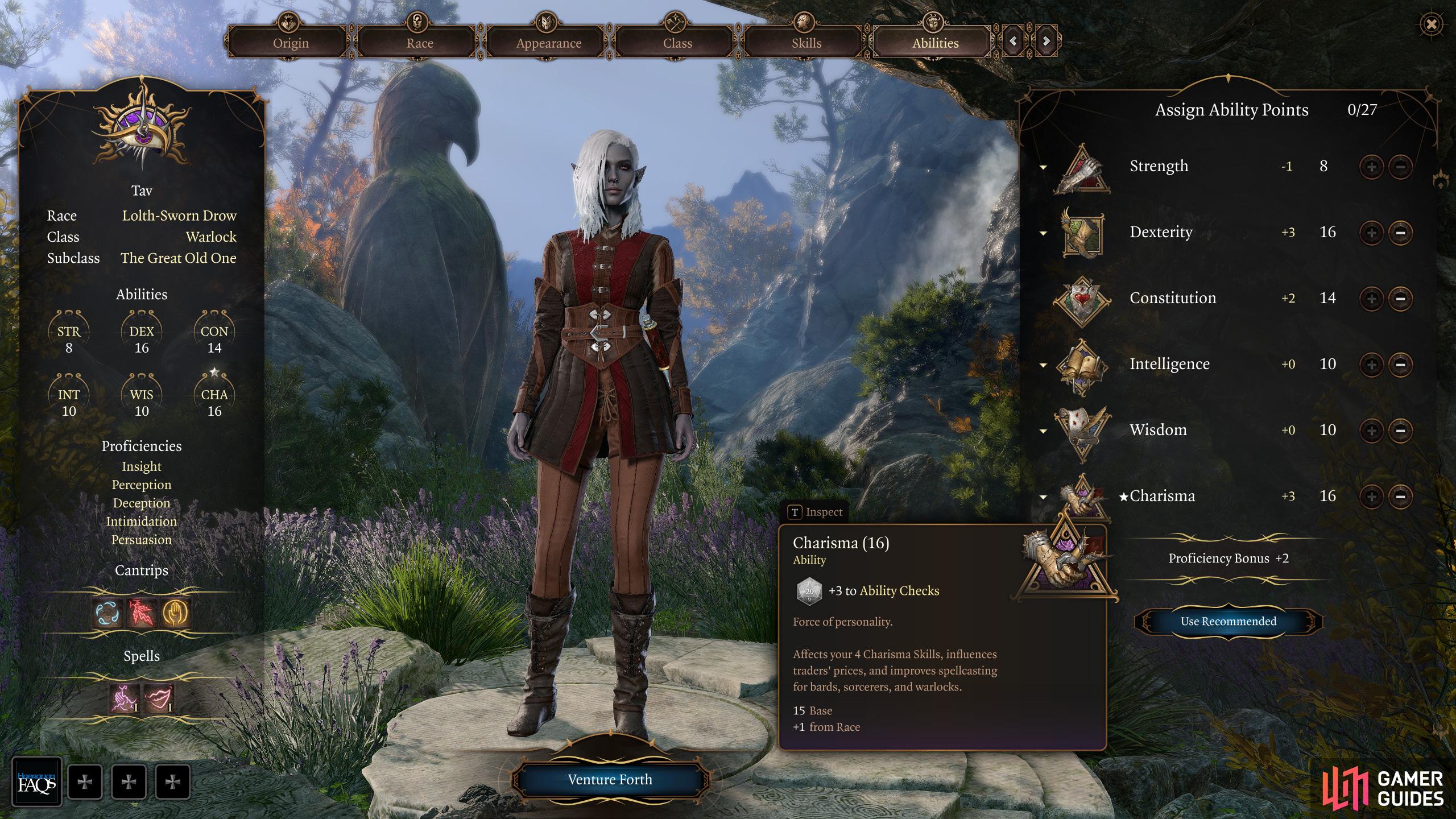Show the Skills tab
The image size is (1456, 819).
(x=806, y=43)
